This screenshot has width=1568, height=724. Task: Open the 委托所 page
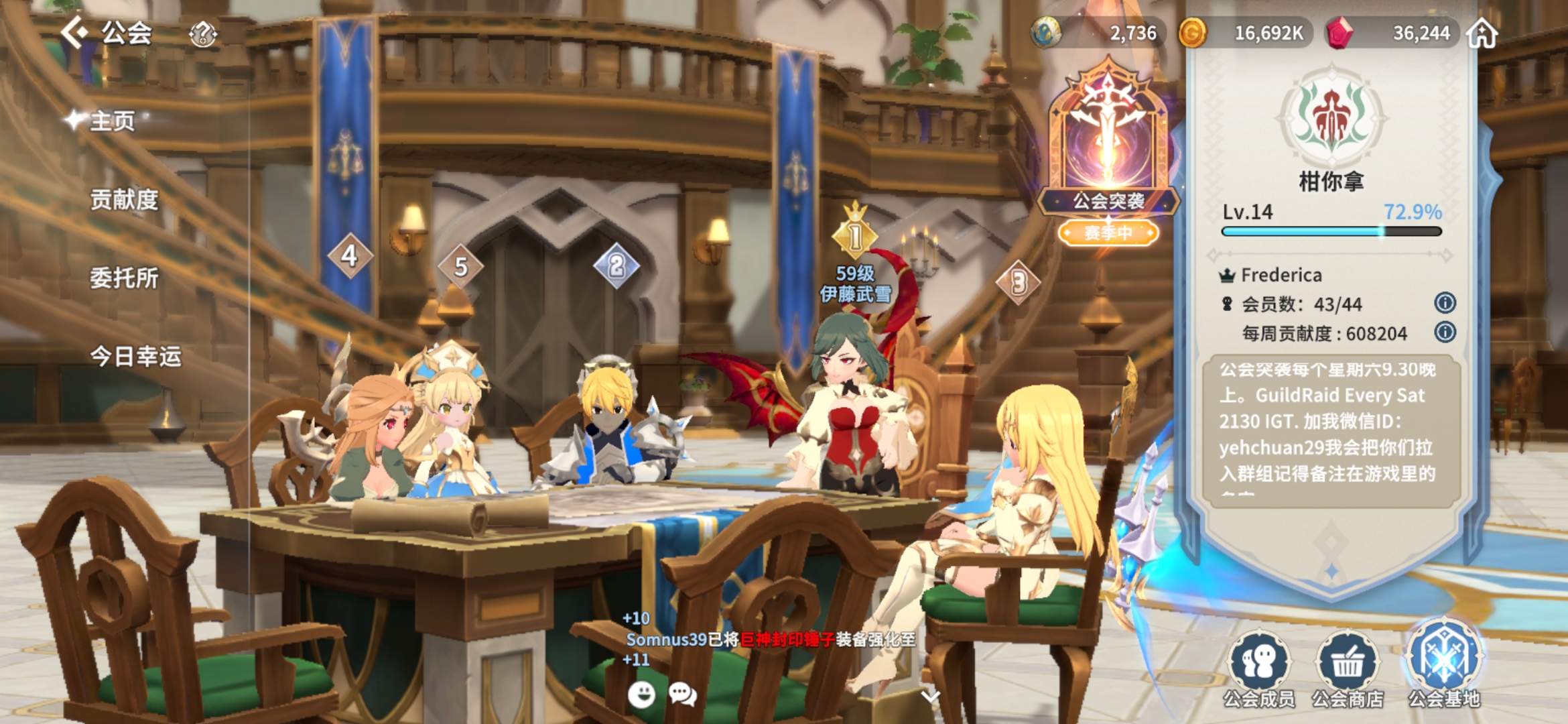[x=124, y=278]
